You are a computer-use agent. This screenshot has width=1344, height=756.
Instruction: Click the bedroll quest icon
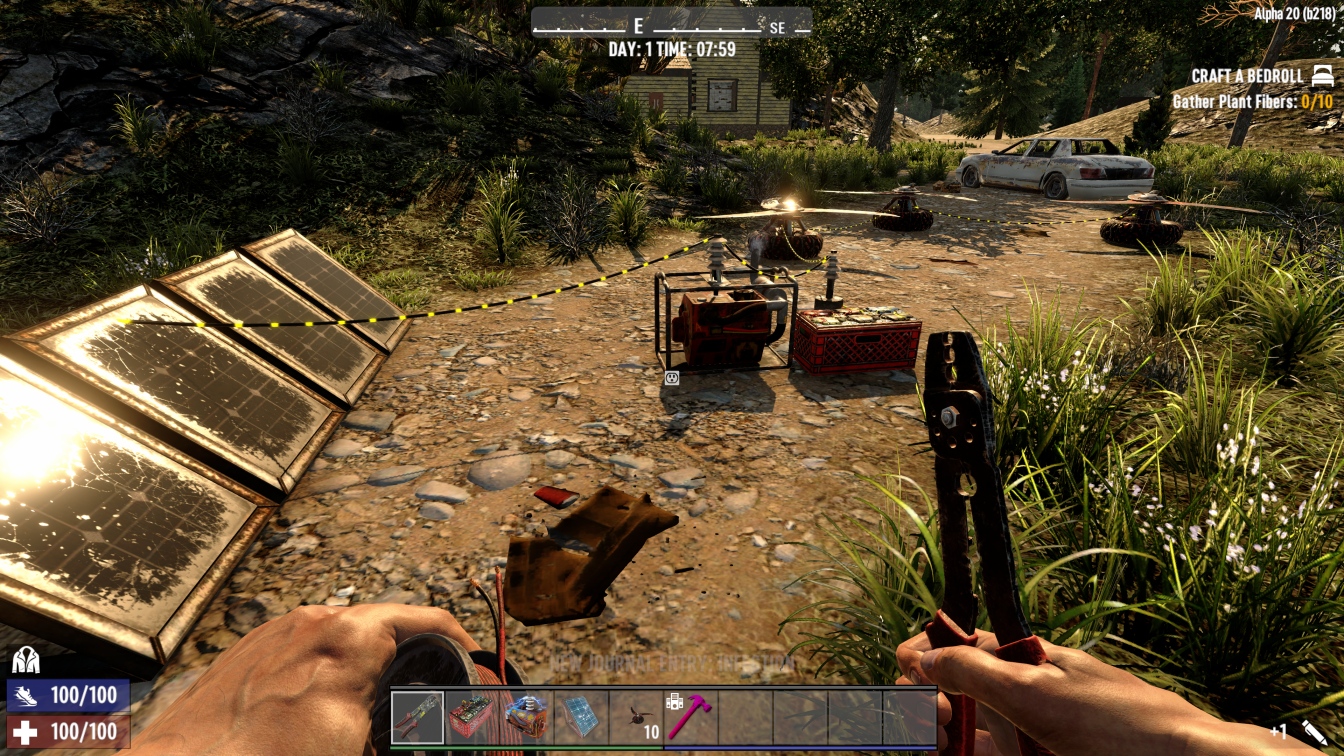(x=1322, y=76)
